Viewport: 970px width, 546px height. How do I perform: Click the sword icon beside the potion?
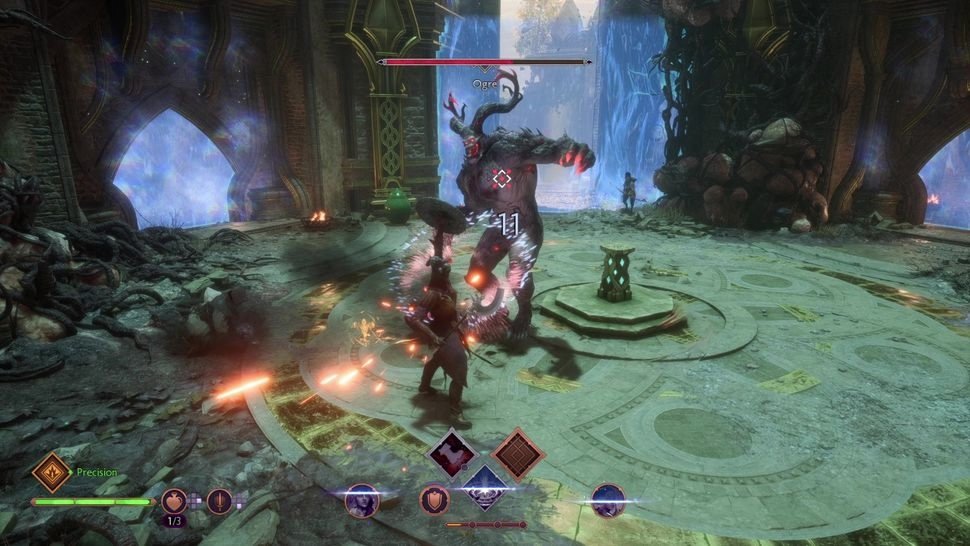tap(219, 499)
